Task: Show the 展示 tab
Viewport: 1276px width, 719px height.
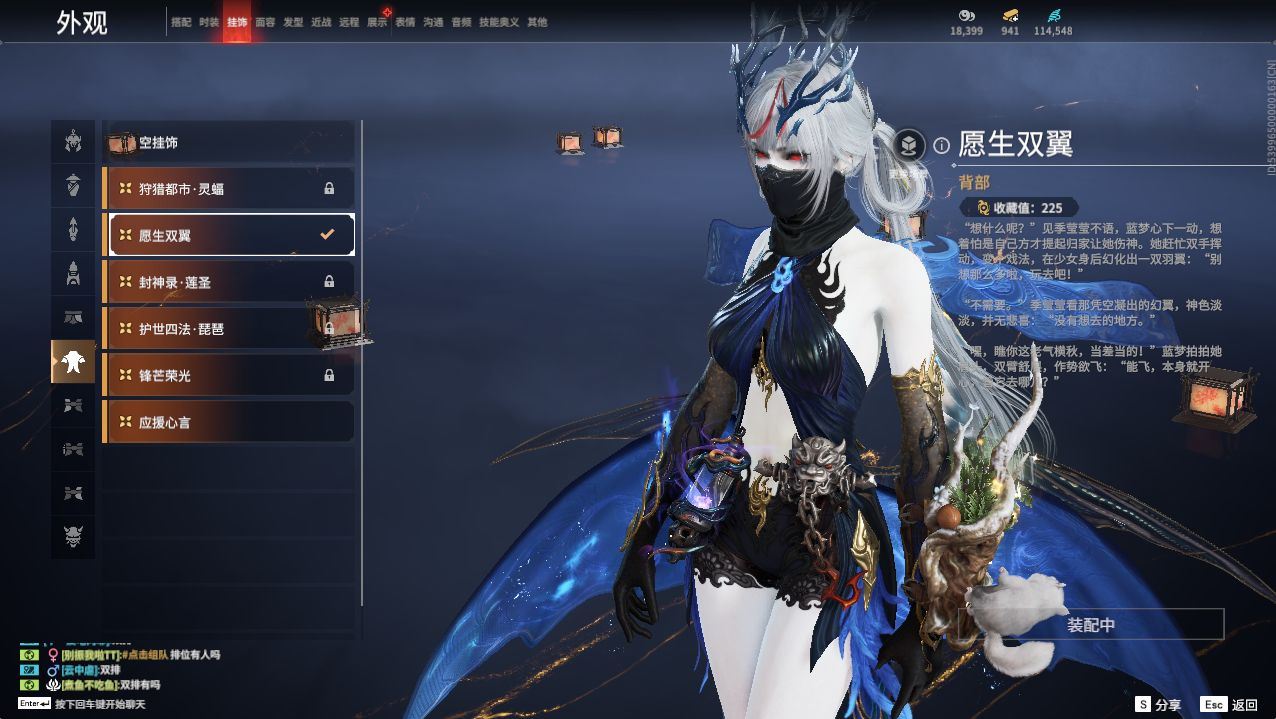Action: (377, 22)
